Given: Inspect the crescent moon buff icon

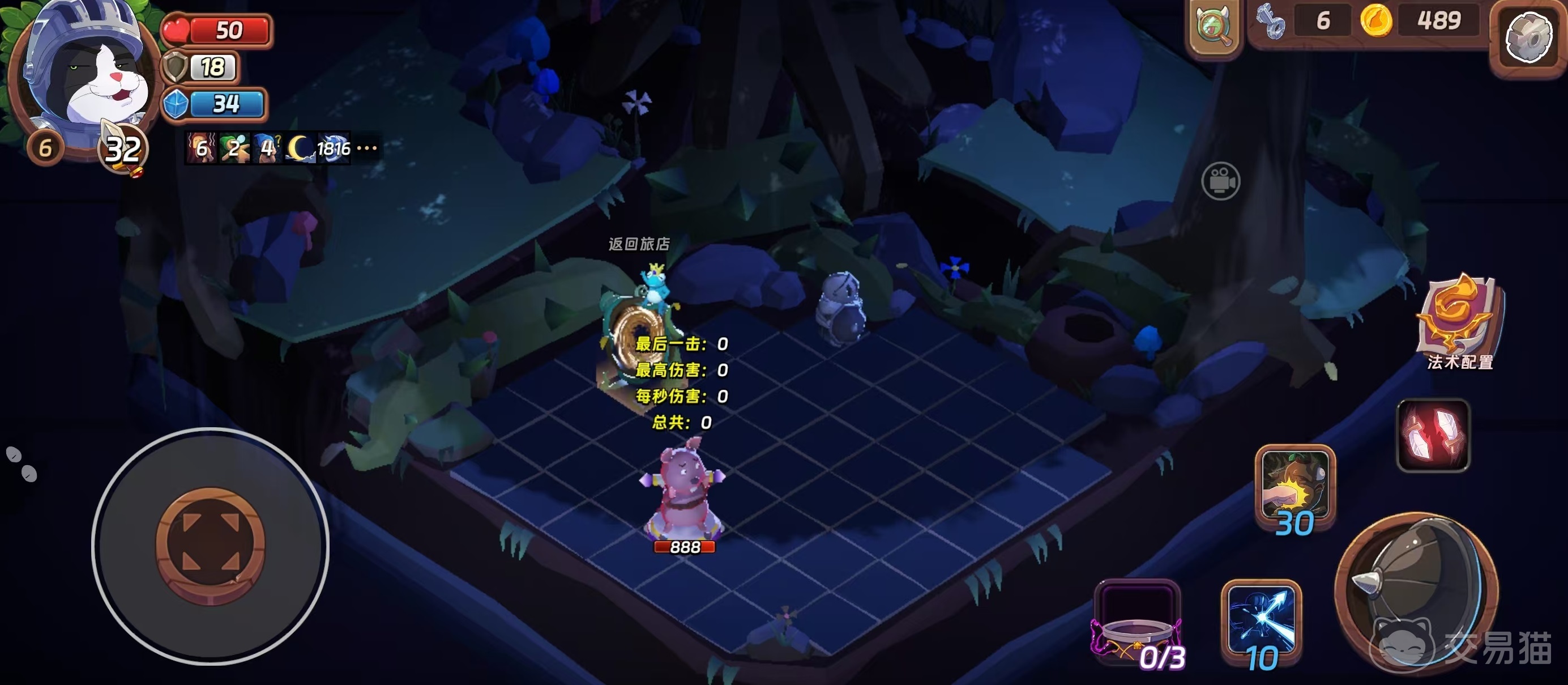Looking at the screenshot, I should tap(299, 148).
